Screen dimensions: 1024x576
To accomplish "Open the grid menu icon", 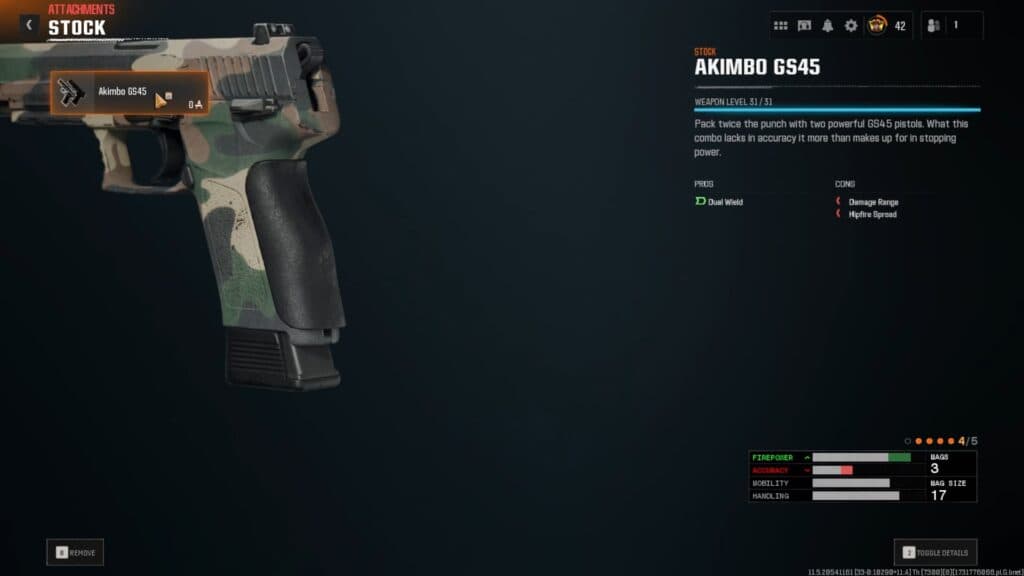I will (781, 25).
